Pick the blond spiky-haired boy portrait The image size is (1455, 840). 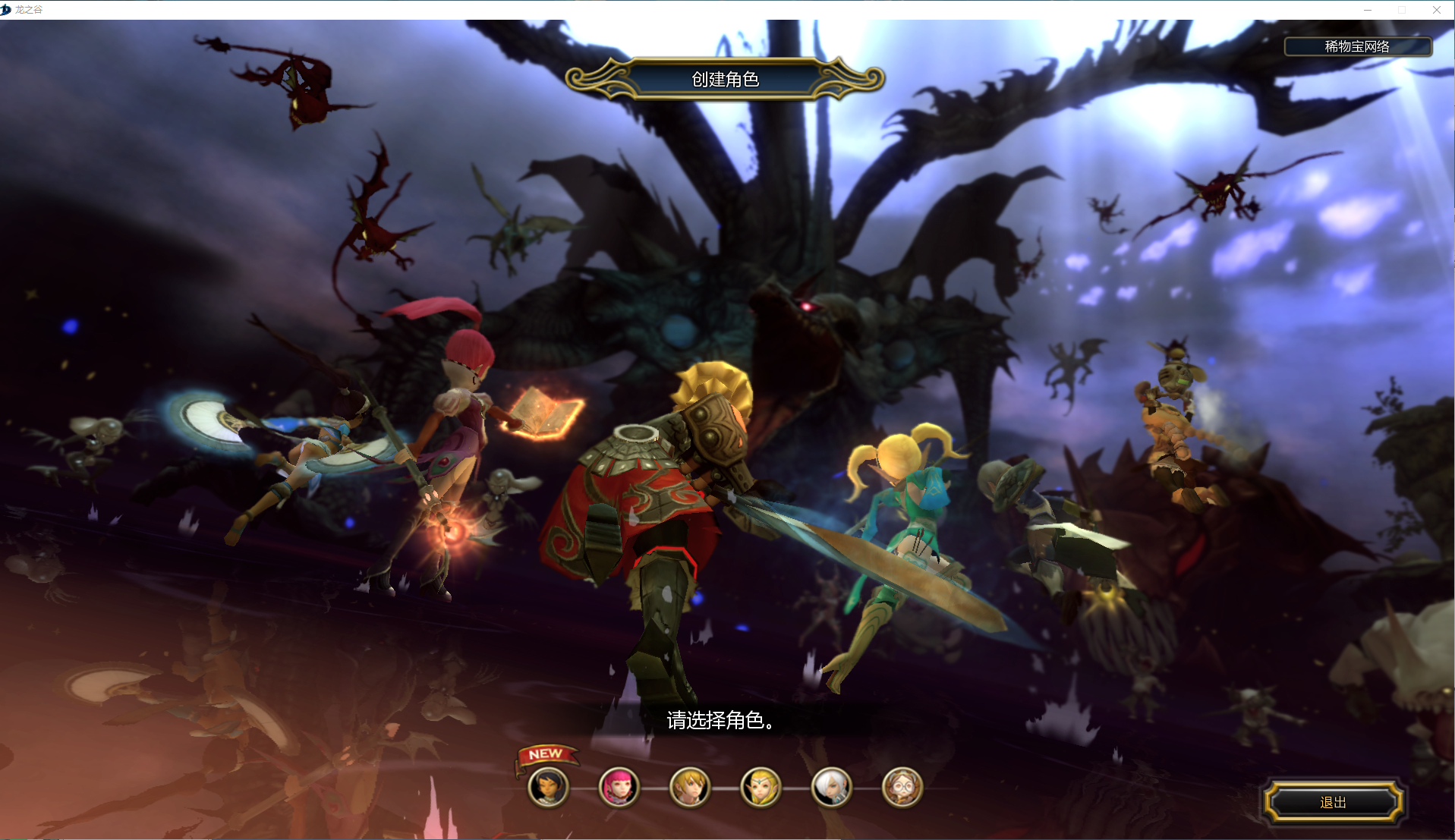690,787
